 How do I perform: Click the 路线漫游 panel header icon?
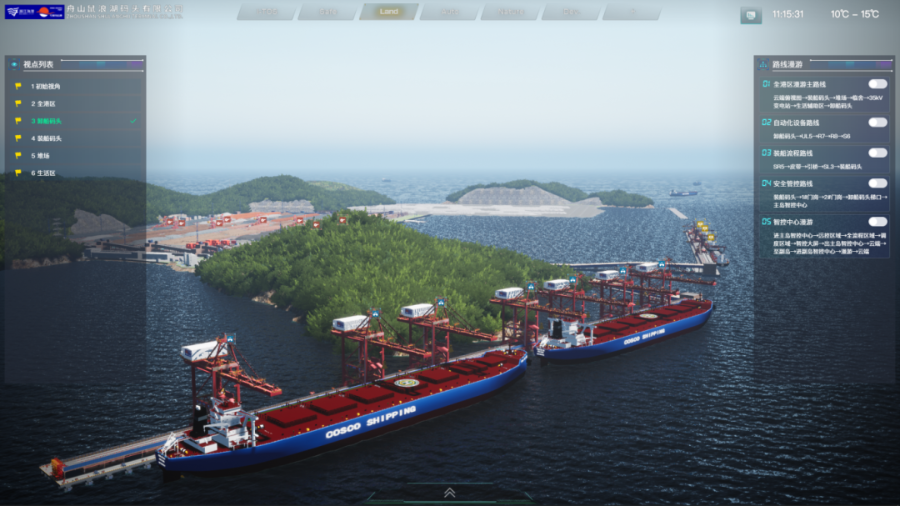tap(765, 63)
